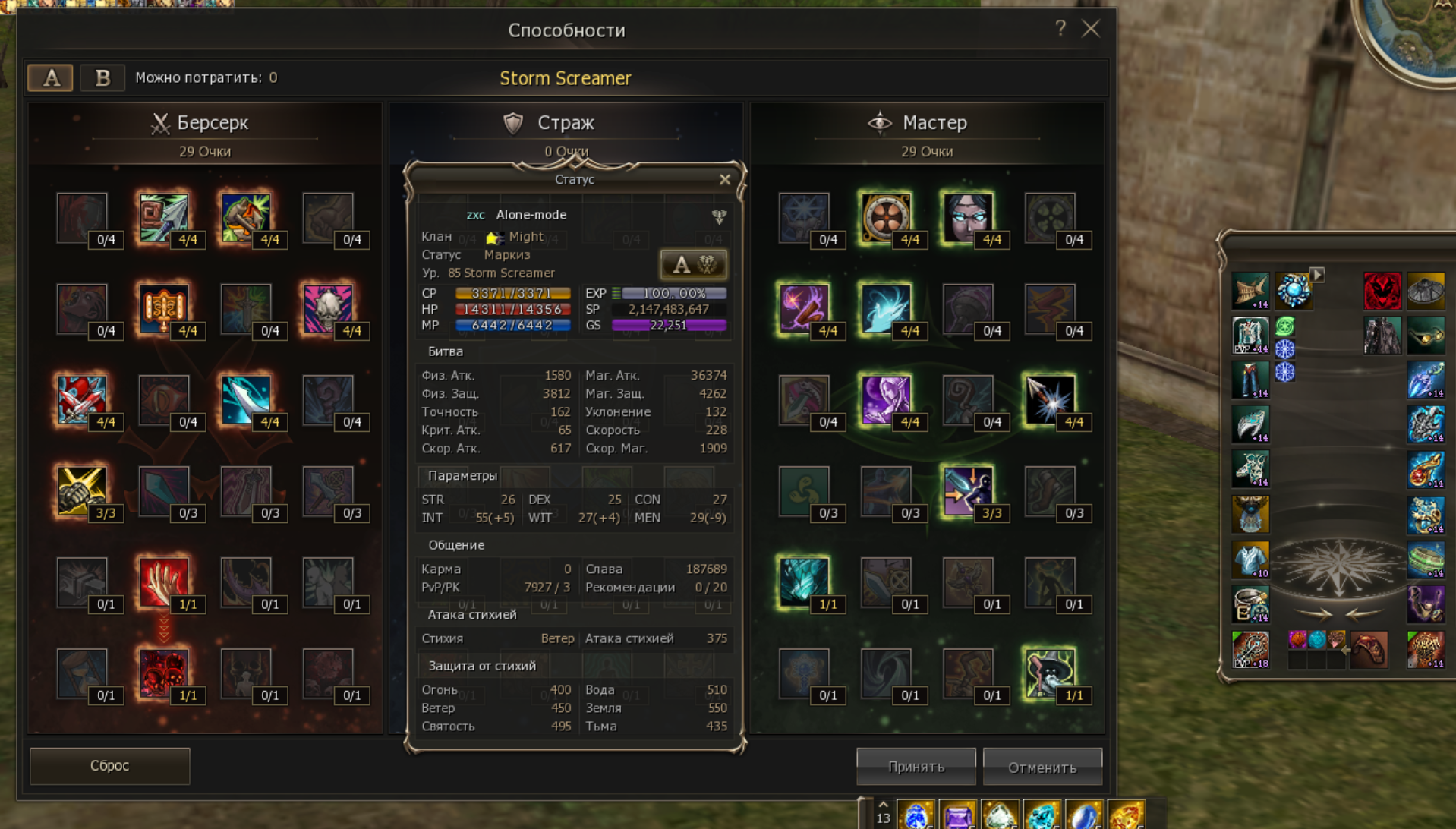Pick the pink skull ability icon

(327, 309)
